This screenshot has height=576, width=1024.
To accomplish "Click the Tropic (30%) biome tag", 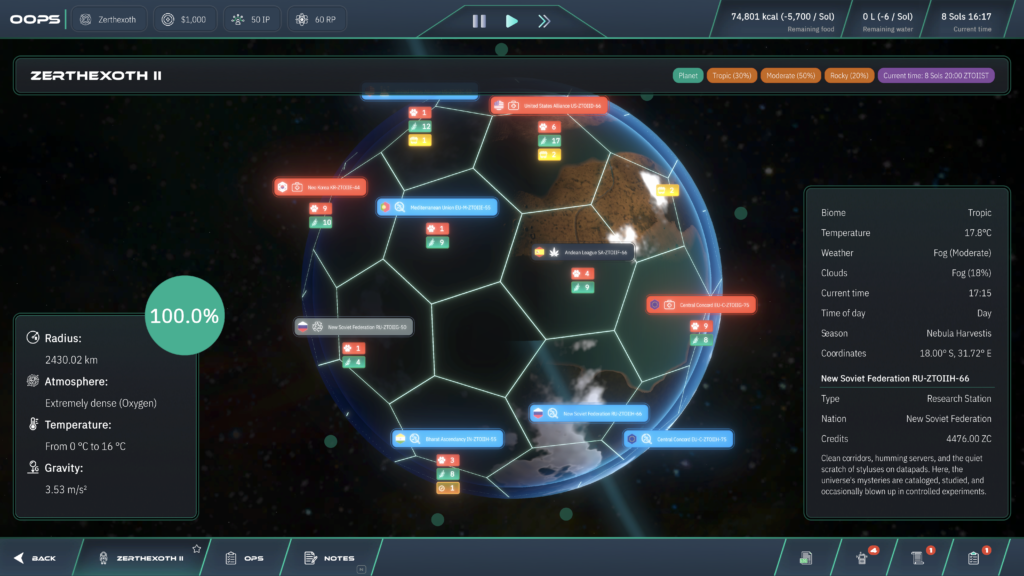I will pyautogui.click(x=732, y=75).
